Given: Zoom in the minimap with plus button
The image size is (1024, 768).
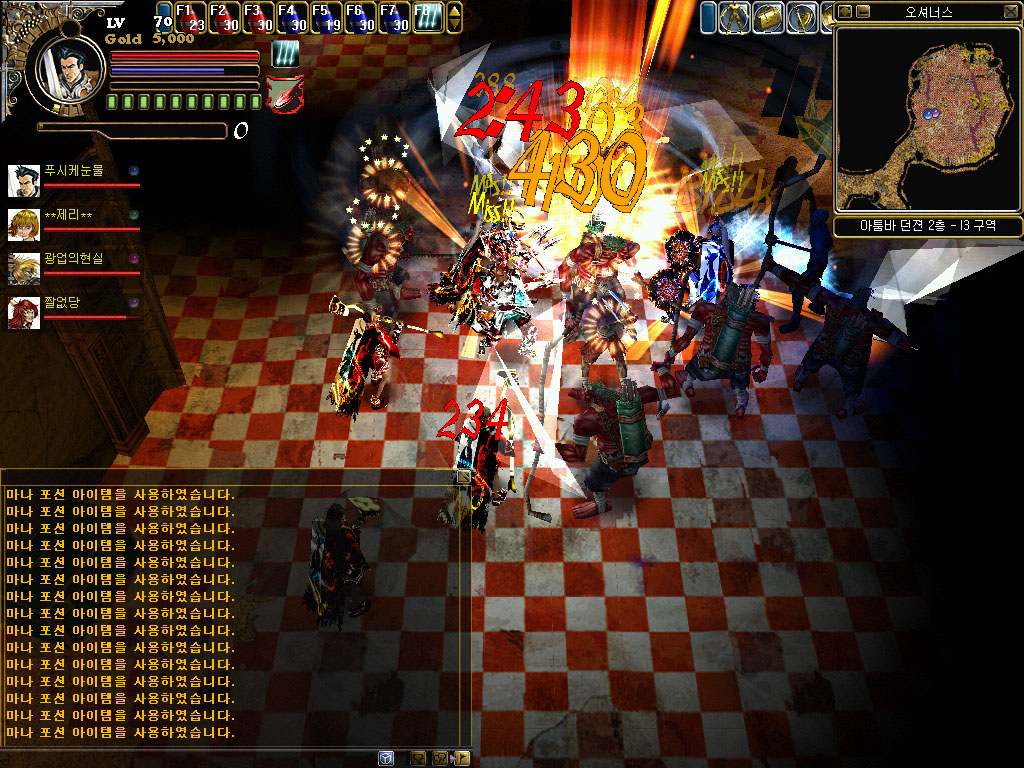Looking at the screenshot, I should (x=845, y=12).
